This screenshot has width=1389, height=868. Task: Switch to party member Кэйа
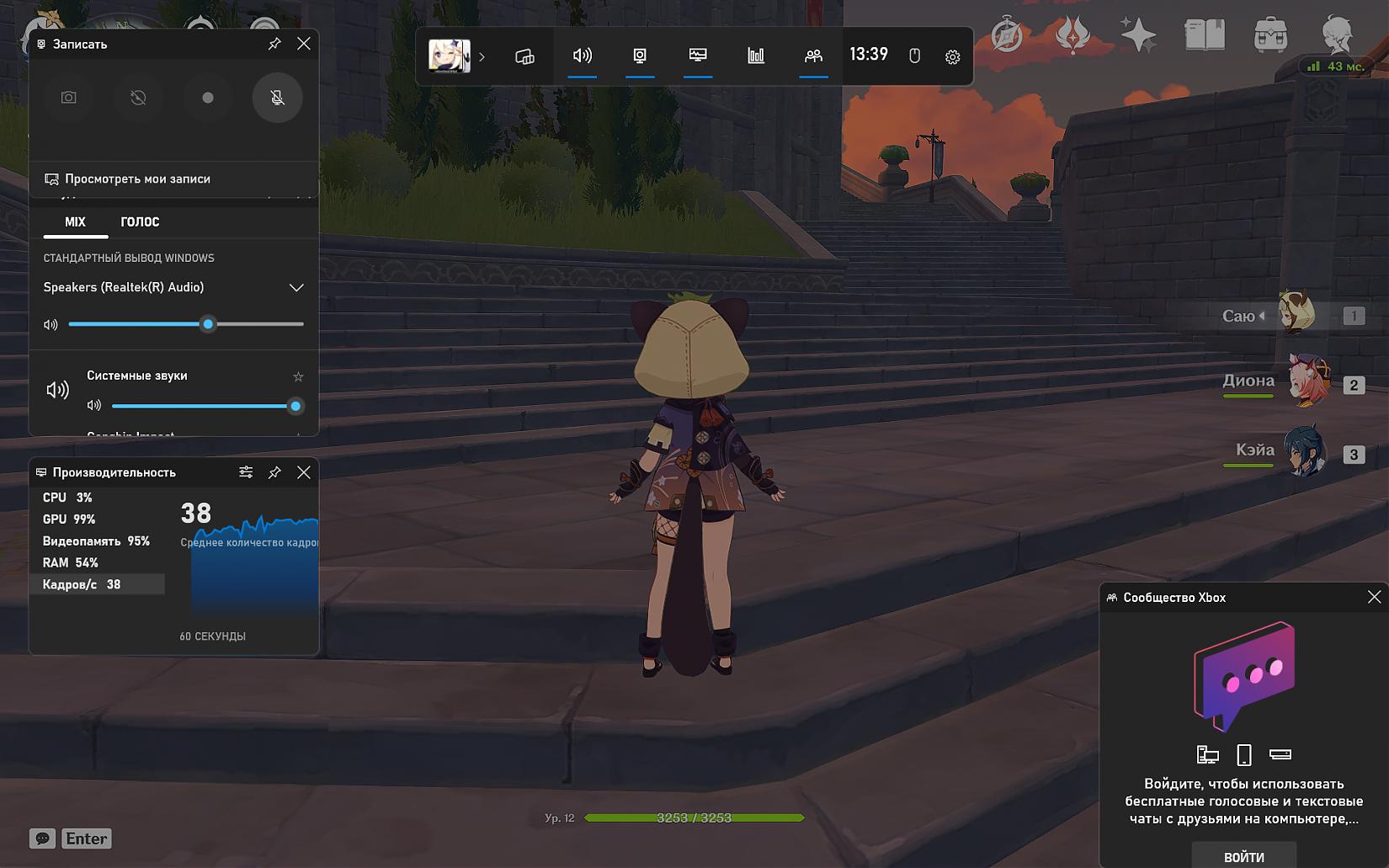point(1305,453)
